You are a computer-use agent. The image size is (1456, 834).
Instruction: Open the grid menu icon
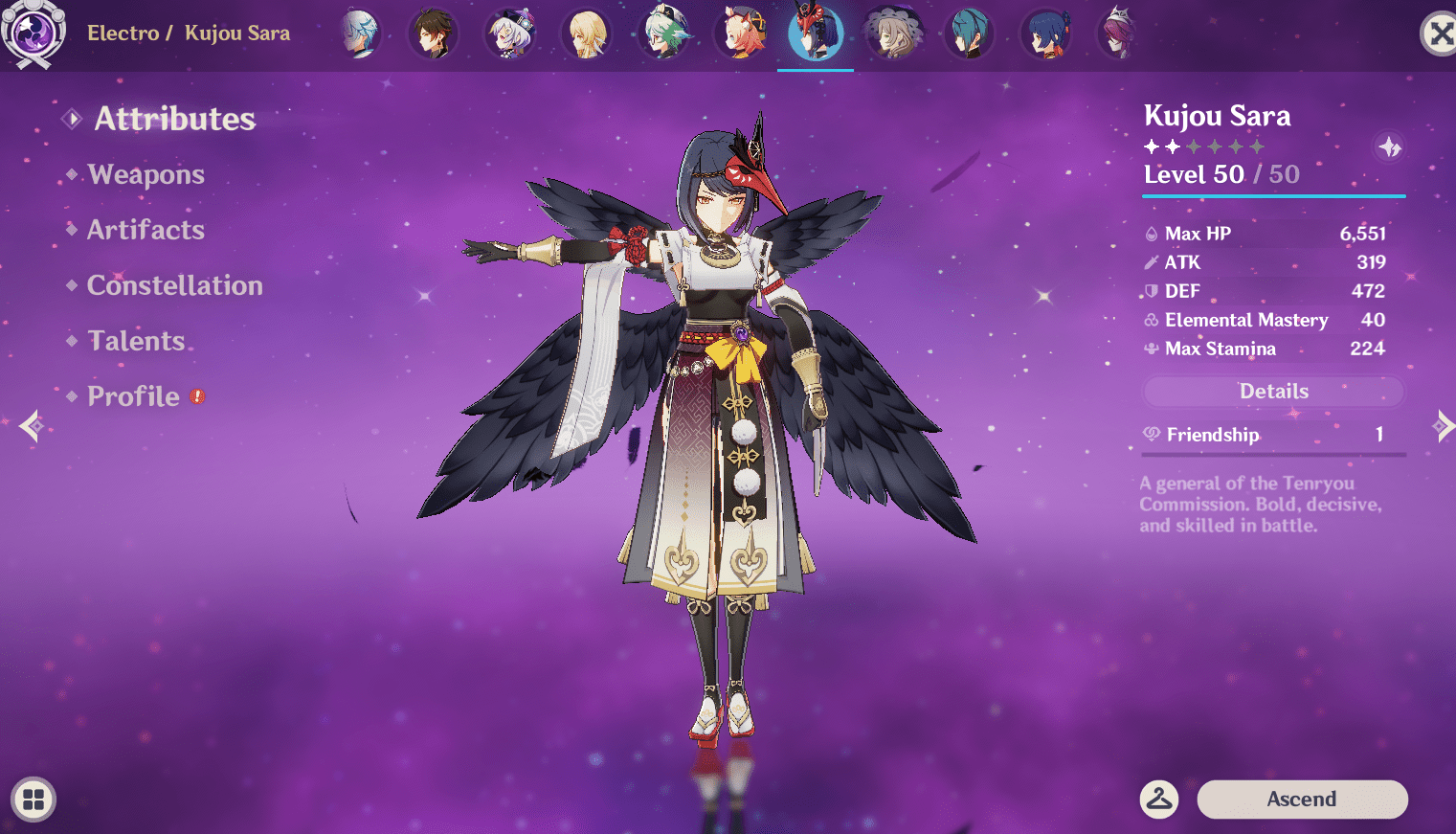(34, 800)
